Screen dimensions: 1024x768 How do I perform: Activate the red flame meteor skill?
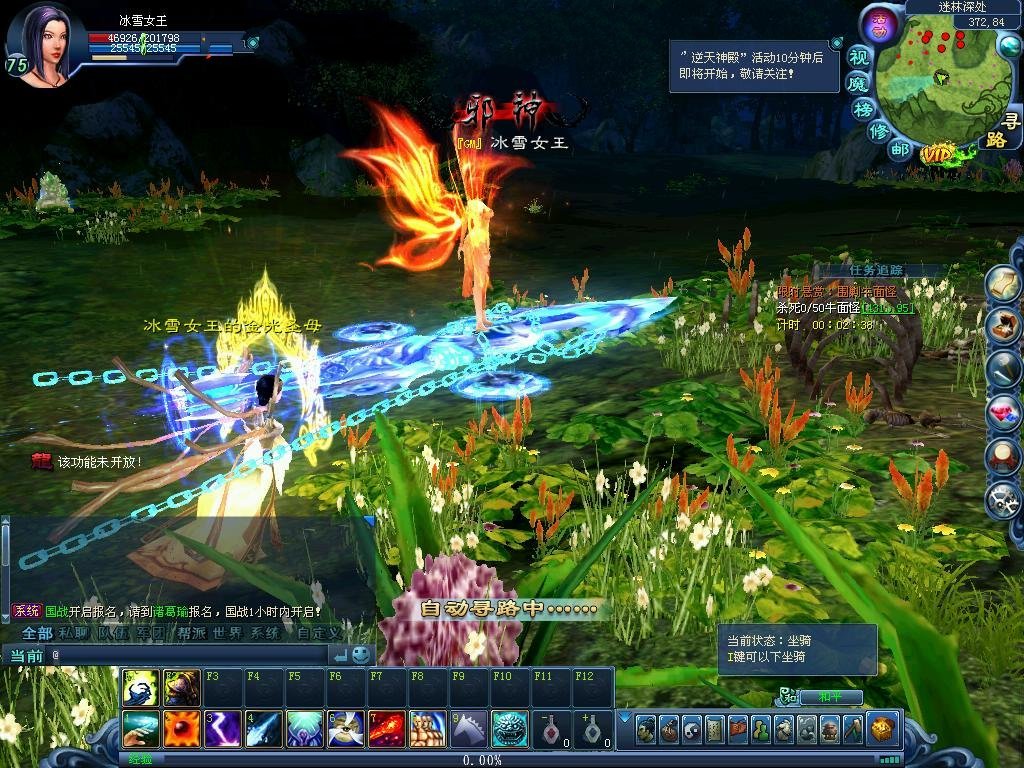[x=387, y=729]
